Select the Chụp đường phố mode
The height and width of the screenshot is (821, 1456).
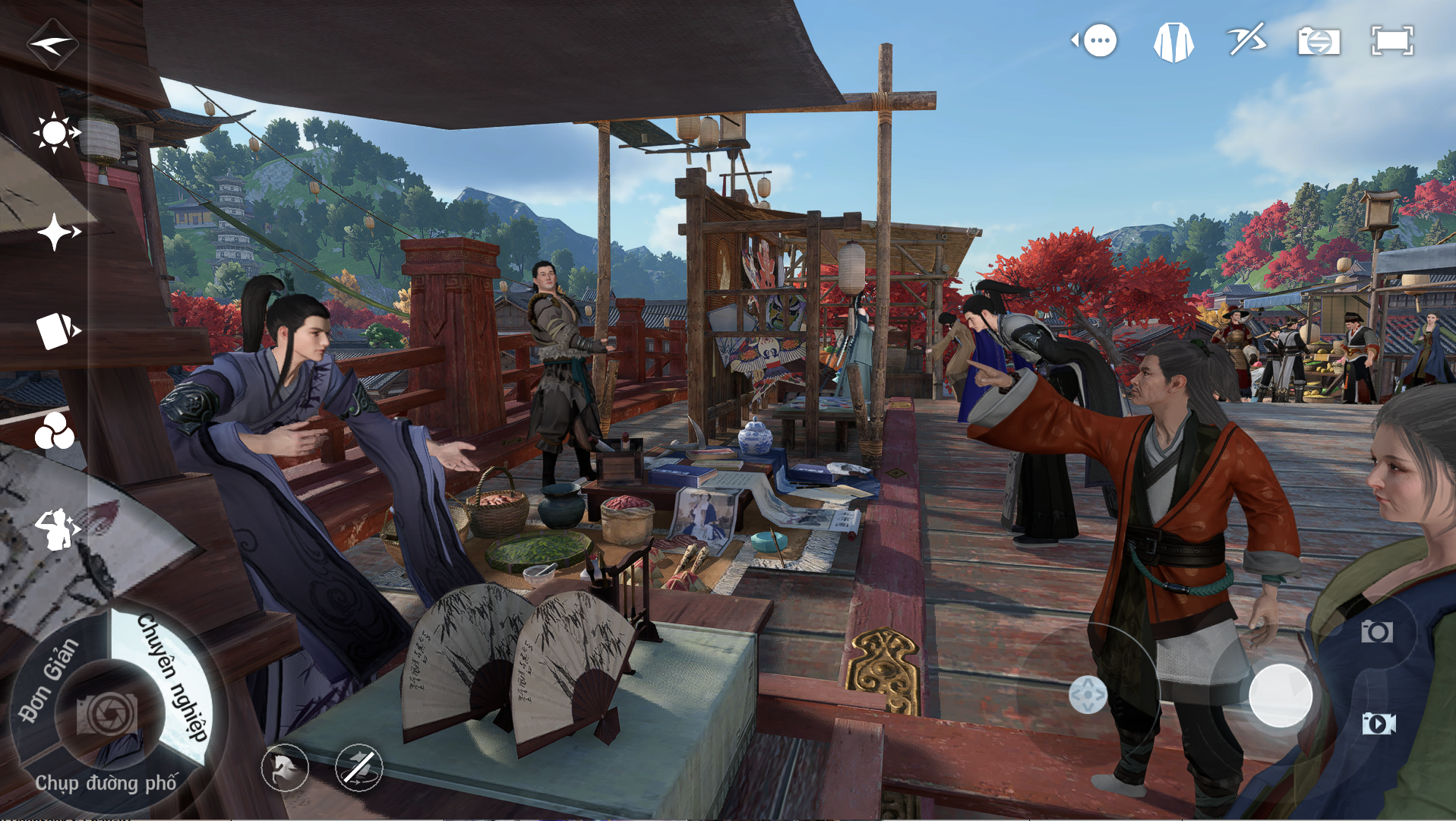tap(106, 783)
